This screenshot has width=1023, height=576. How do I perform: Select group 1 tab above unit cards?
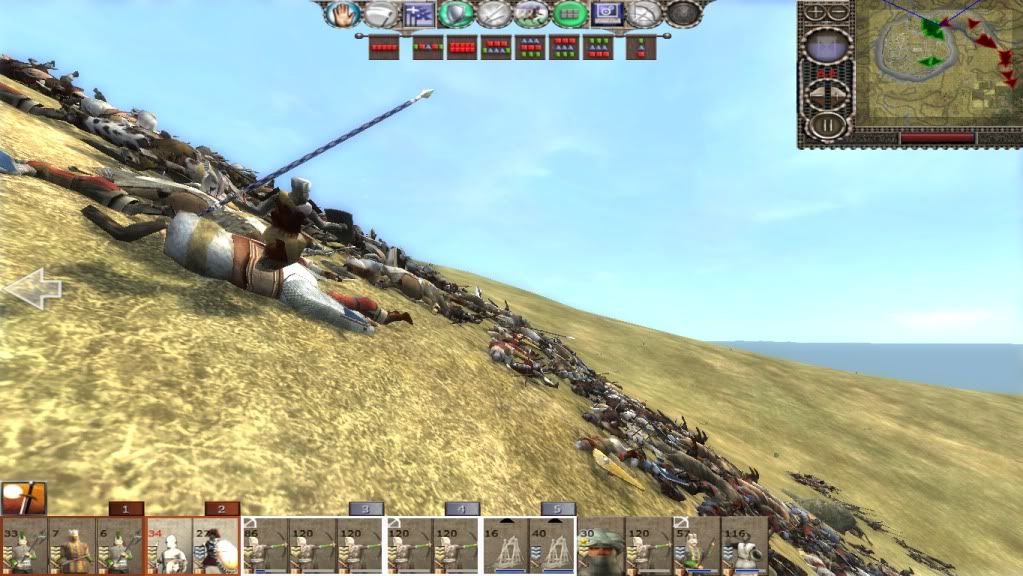(x=125, y=508)
